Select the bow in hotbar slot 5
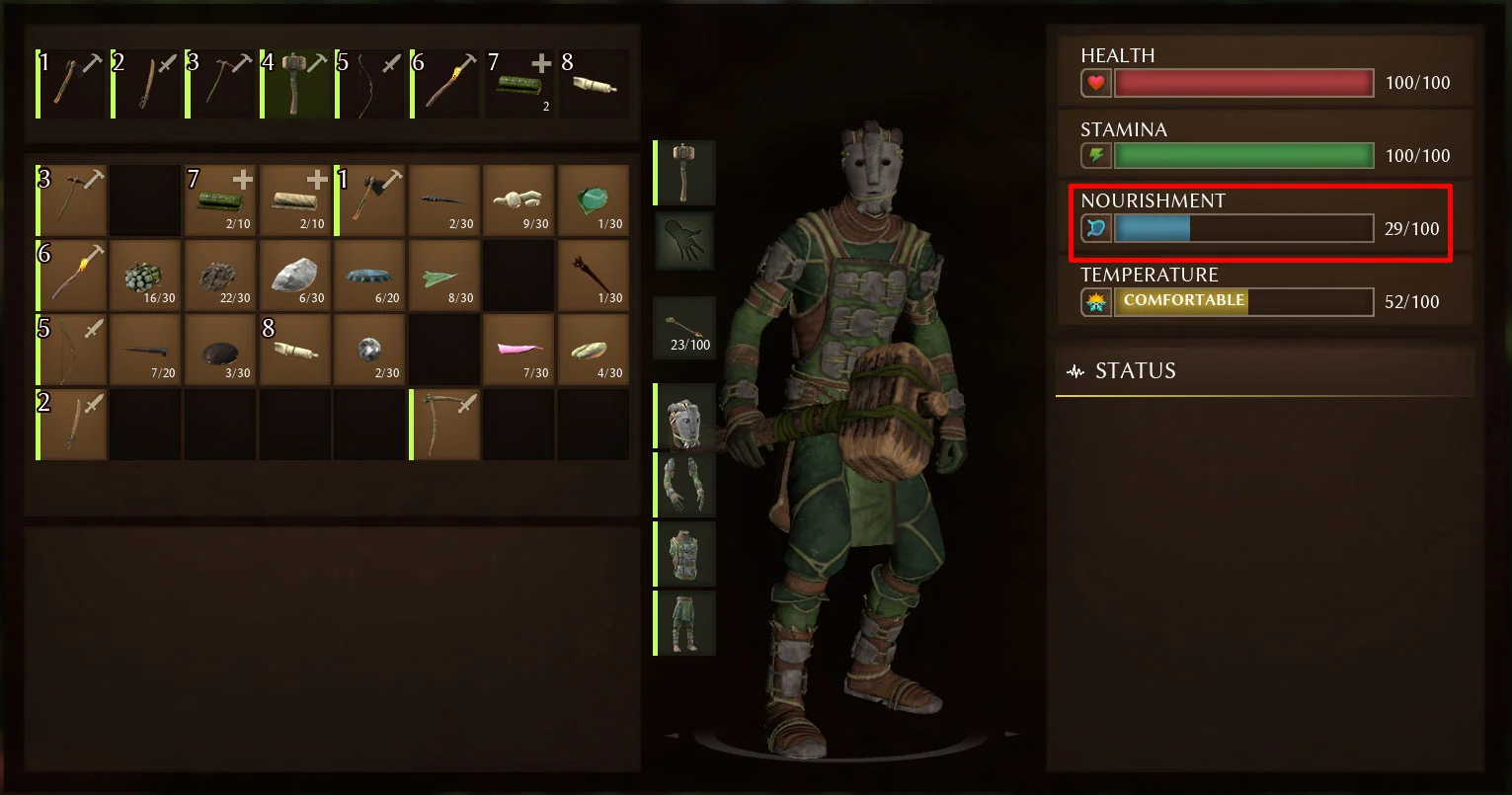 370,84
